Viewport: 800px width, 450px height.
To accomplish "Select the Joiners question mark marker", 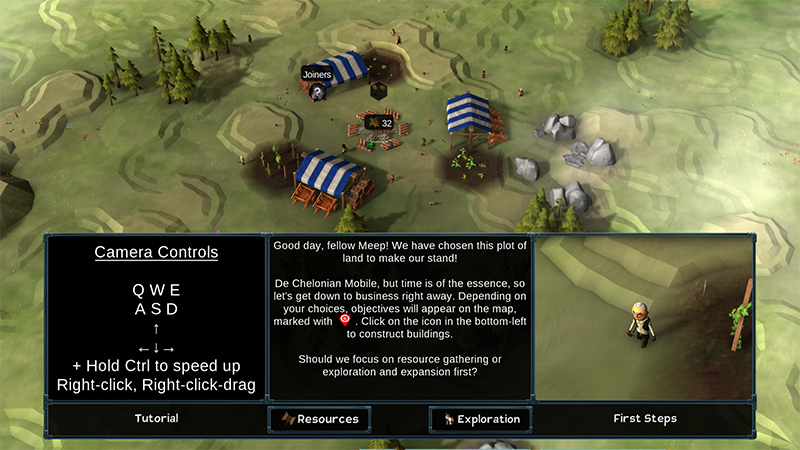I will tap(317, 92).
